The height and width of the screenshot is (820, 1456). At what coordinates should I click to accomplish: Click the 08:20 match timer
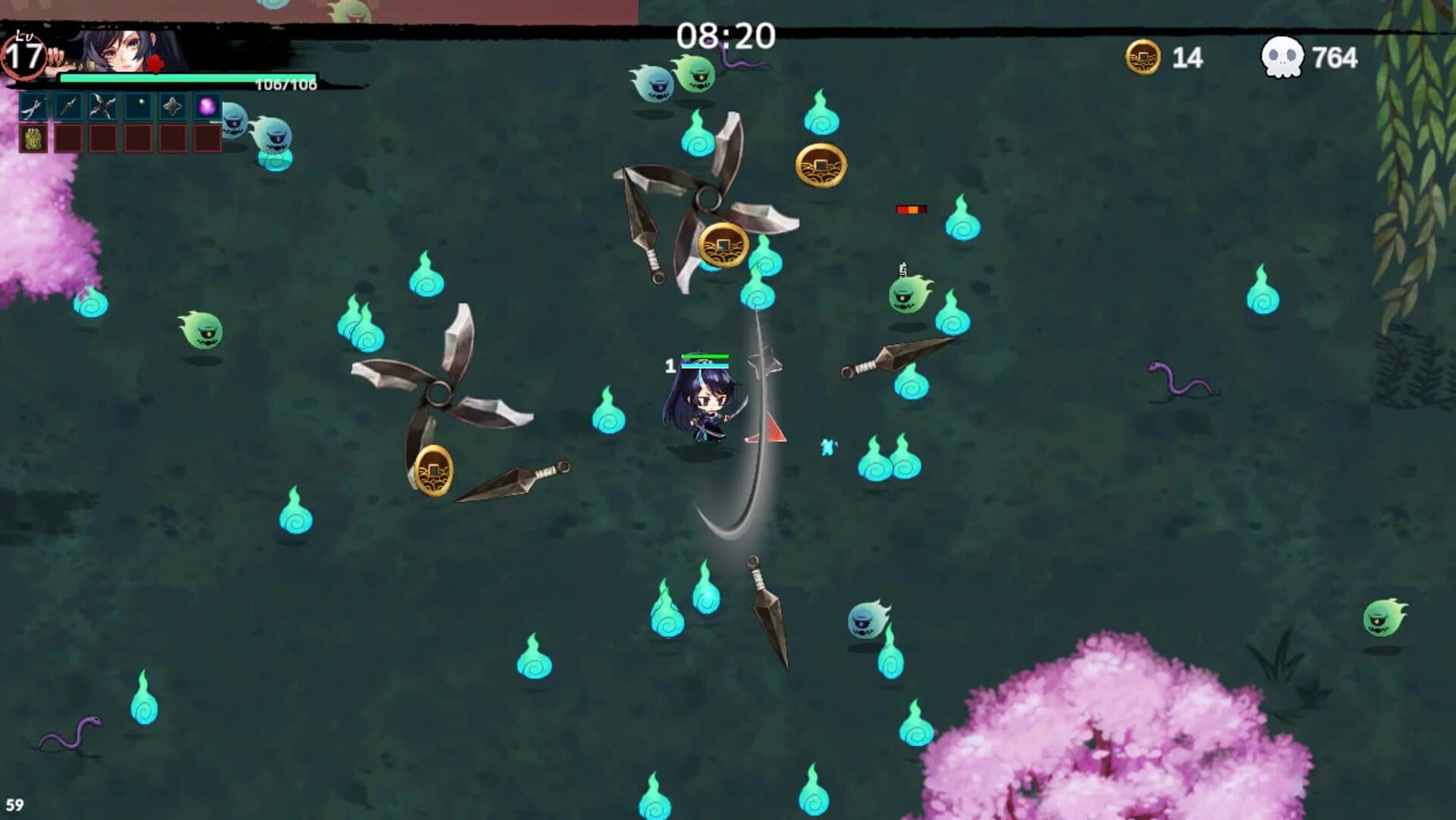726,33
